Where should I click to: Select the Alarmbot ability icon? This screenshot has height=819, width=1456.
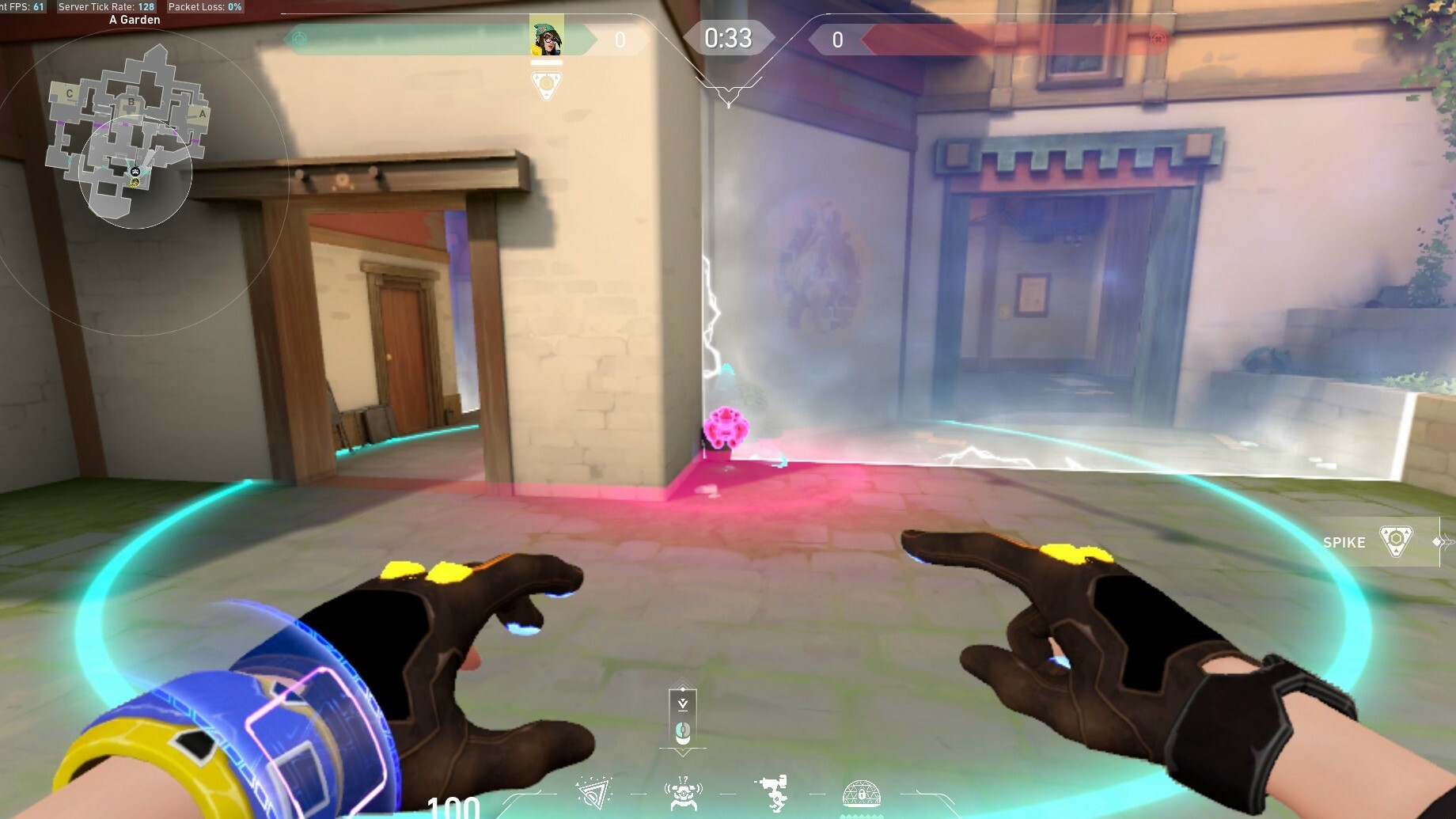684,794
